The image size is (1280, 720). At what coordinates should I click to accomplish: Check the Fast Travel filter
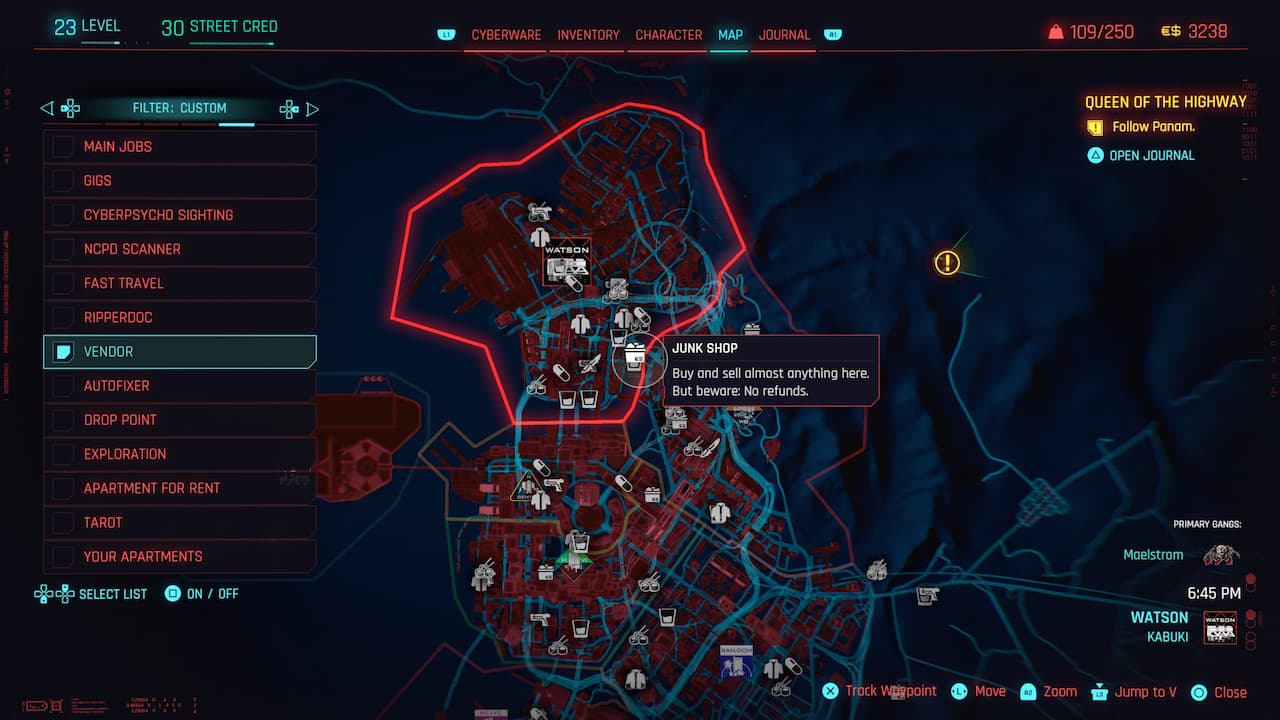[60, 283]
